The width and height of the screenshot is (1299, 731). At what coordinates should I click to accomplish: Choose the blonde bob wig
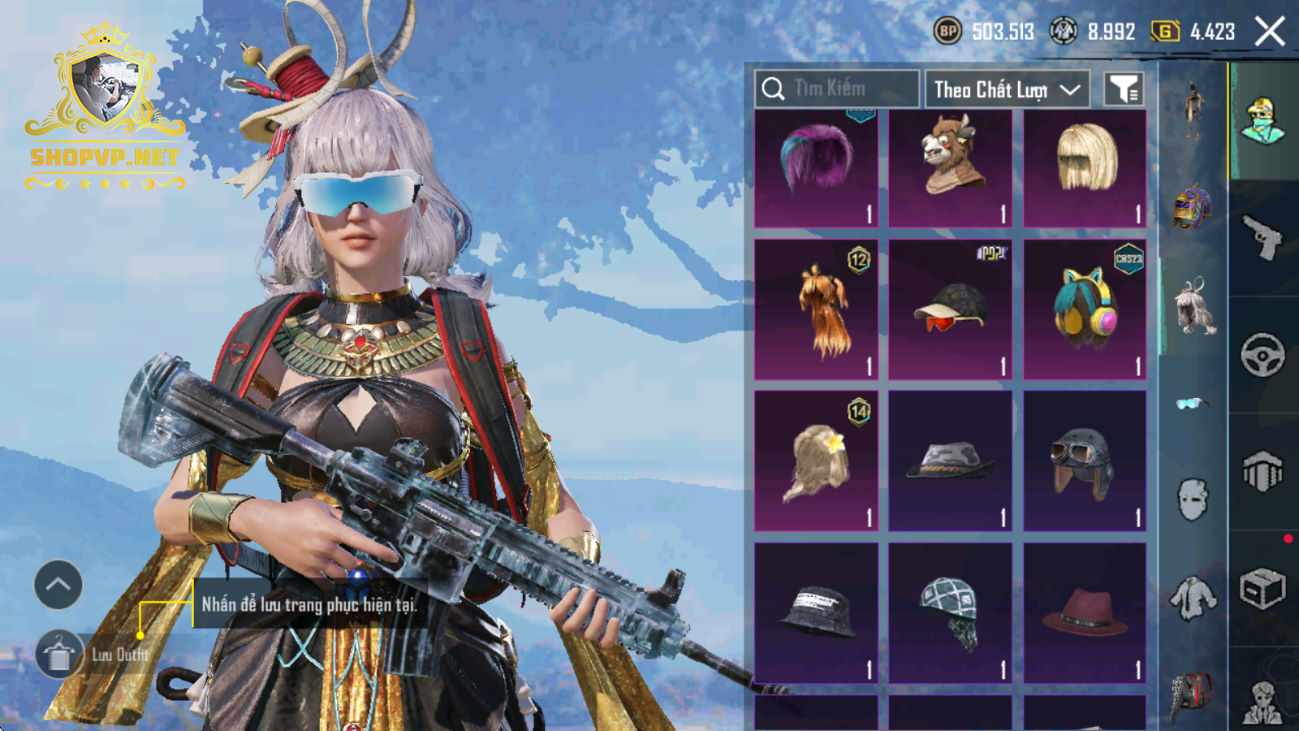pyautogui.click(x=1084, y=168)
